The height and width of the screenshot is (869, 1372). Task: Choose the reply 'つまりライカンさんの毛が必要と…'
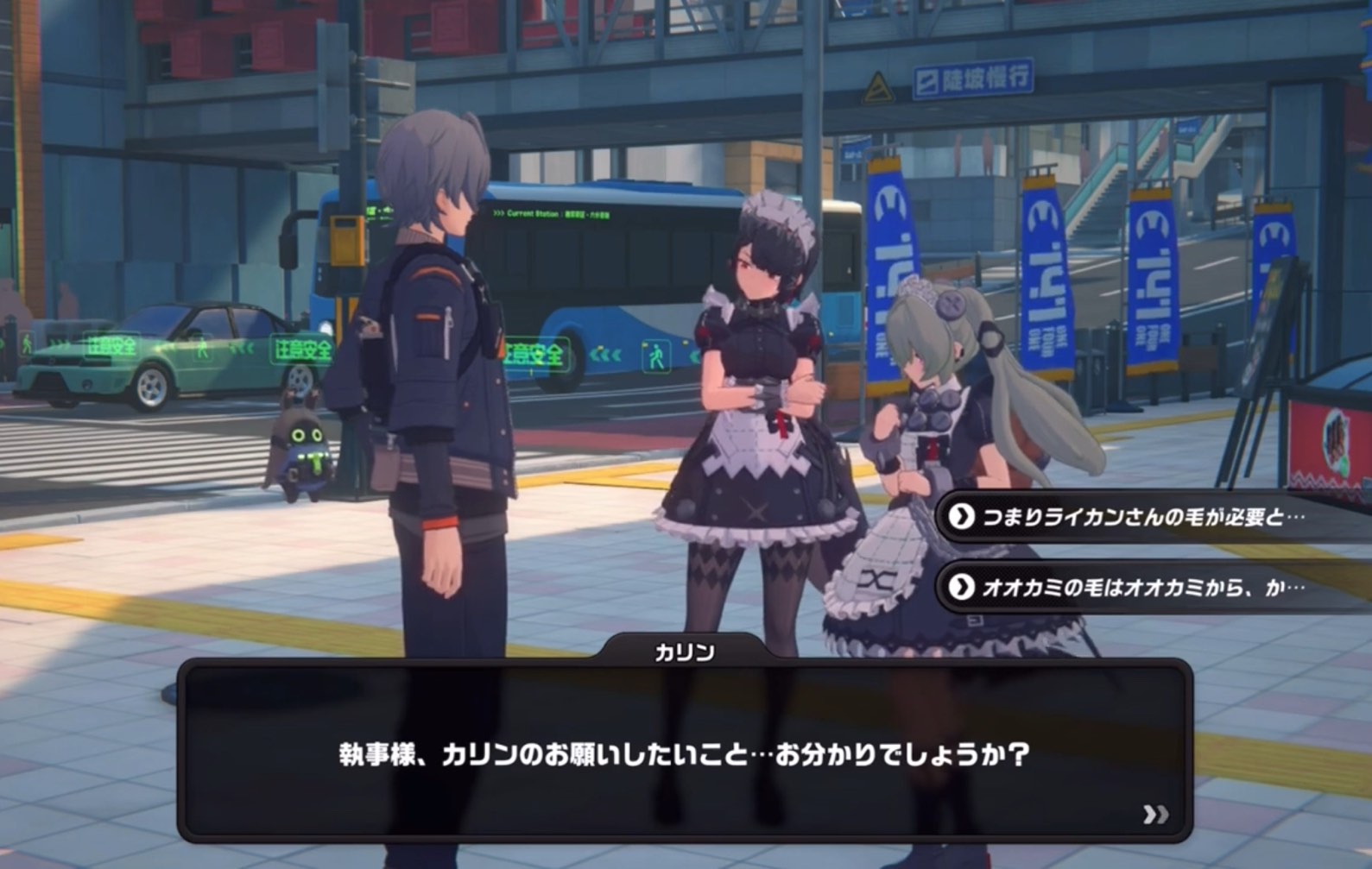coord(1141,517)
